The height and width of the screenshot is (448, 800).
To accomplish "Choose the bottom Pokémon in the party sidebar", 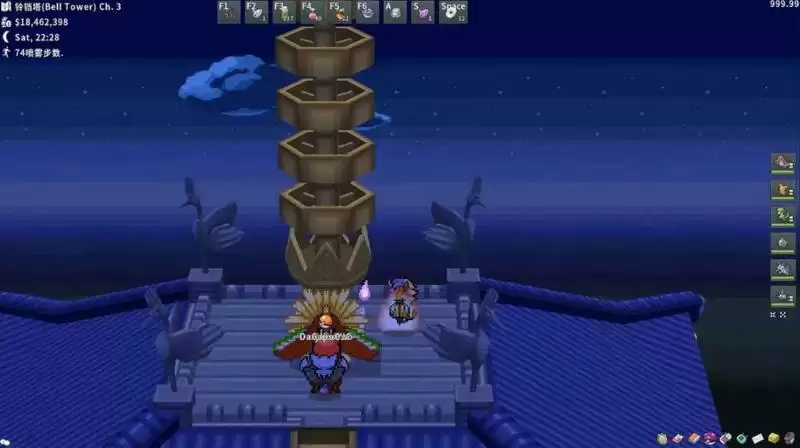I will coord(782,295).
